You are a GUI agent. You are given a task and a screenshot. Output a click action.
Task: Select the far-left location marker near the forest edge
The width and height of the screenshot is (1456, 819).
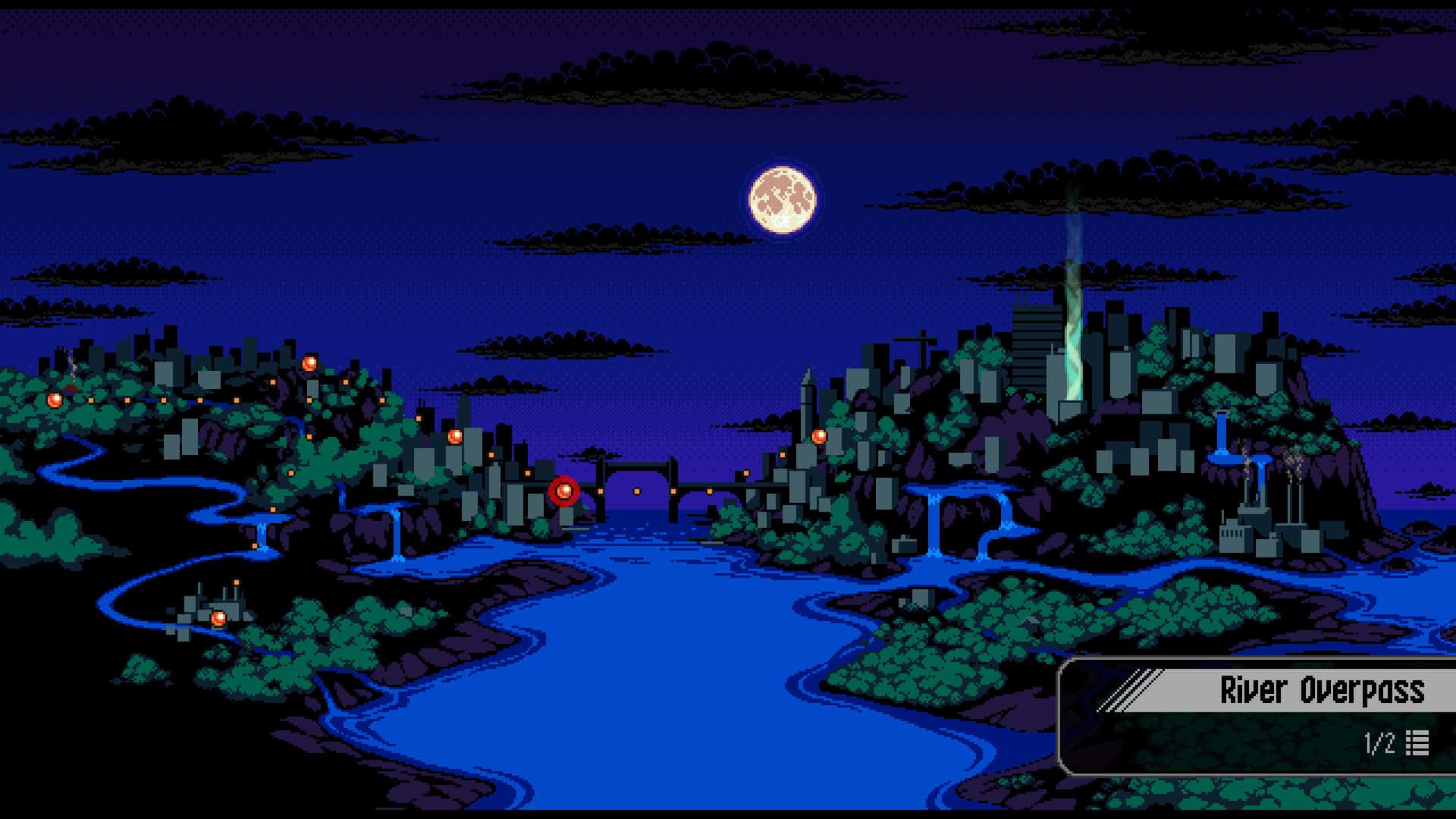[x=53, y=400]
